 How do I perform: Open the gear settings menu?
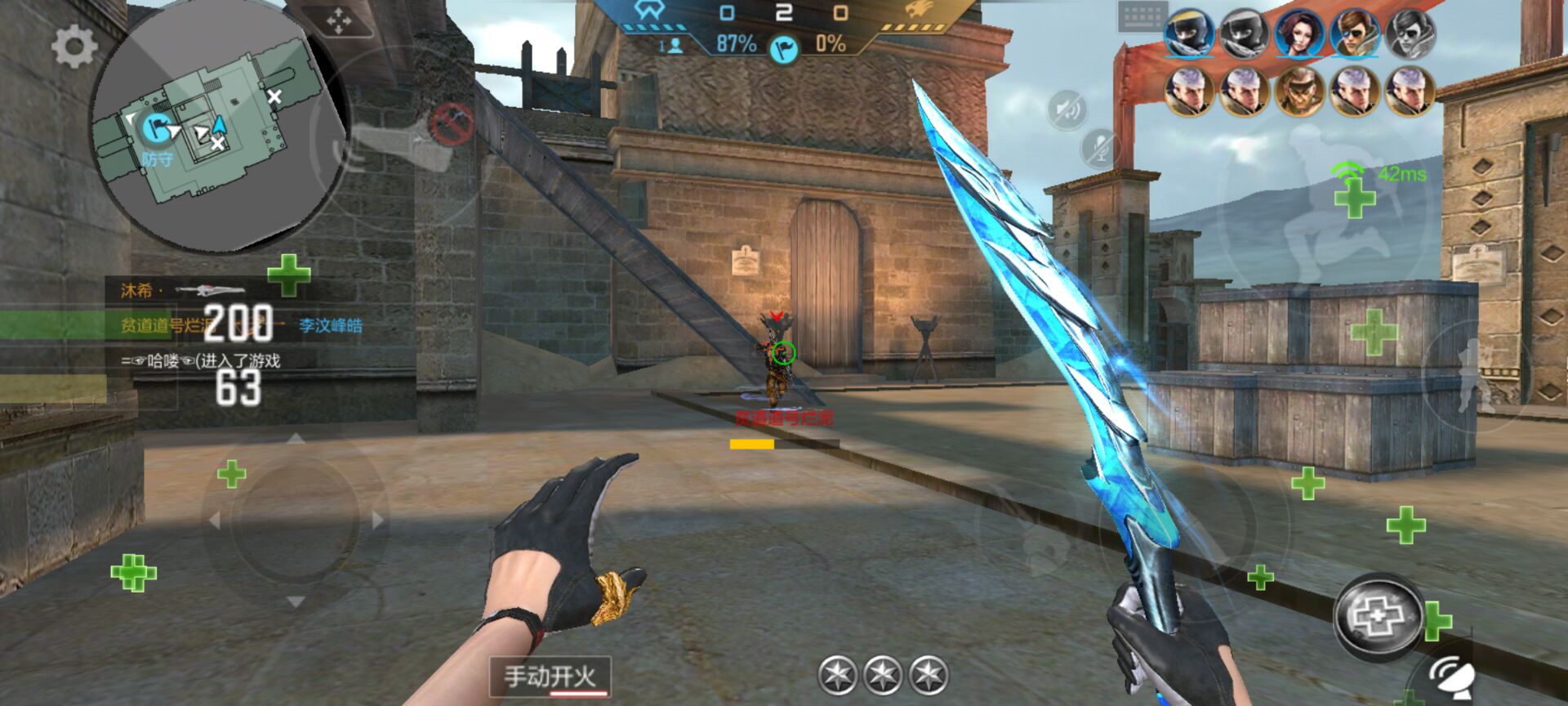pos(73,47)
